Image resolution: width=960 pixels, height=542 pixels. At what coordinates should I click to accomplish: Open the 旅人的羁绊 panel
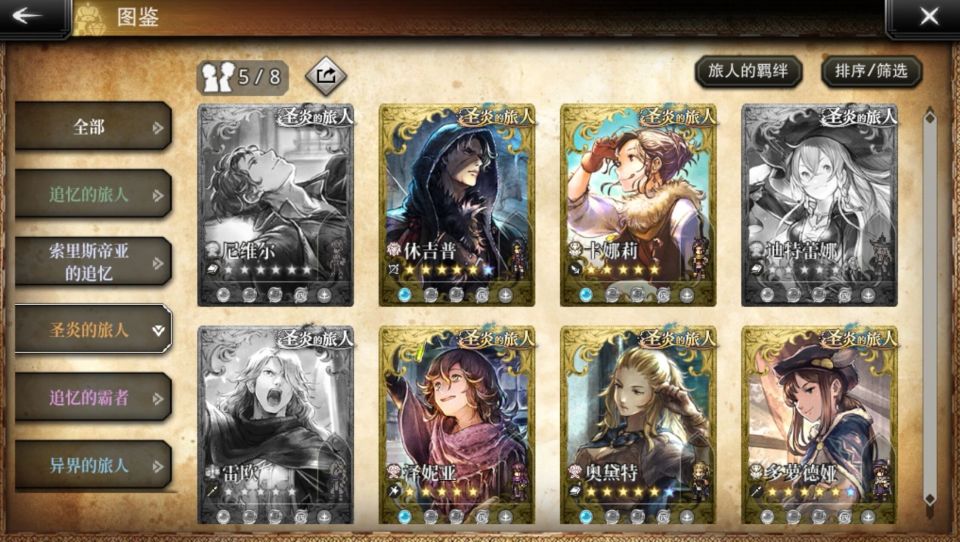[x=748, y=71]
